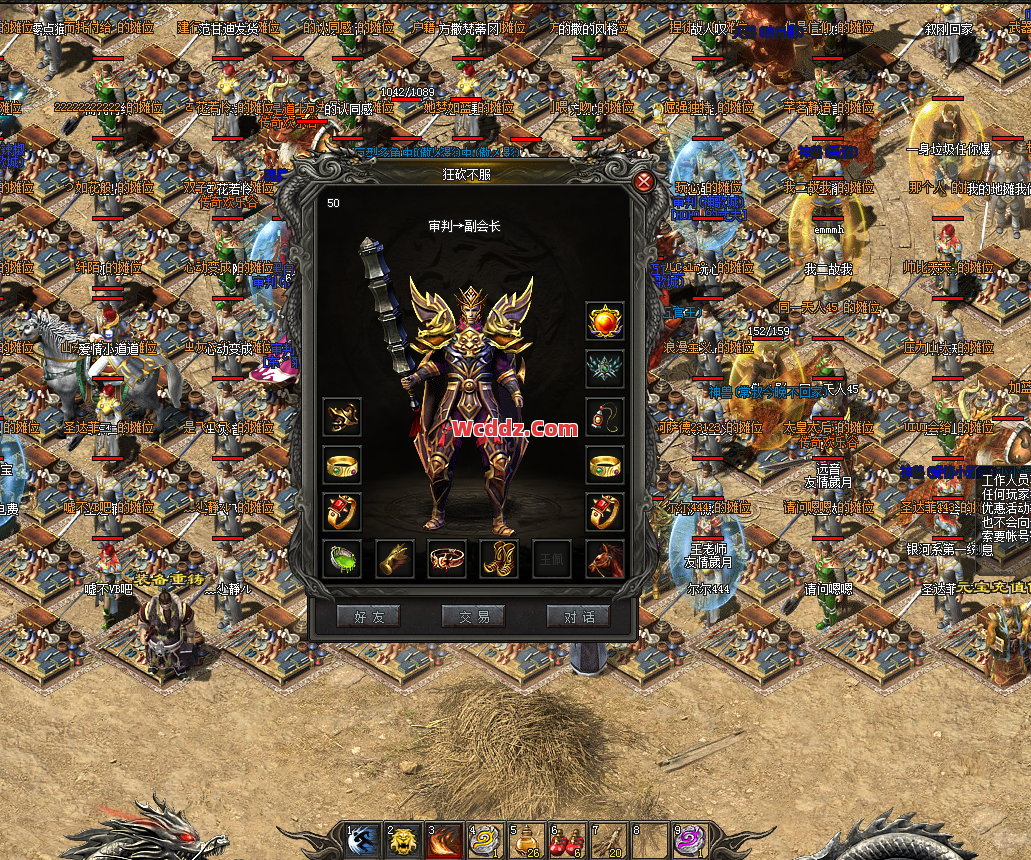Select the teal crystal emblem slot
The height and width of the screenshot is (860, 1031).
(x=605, y=369)
